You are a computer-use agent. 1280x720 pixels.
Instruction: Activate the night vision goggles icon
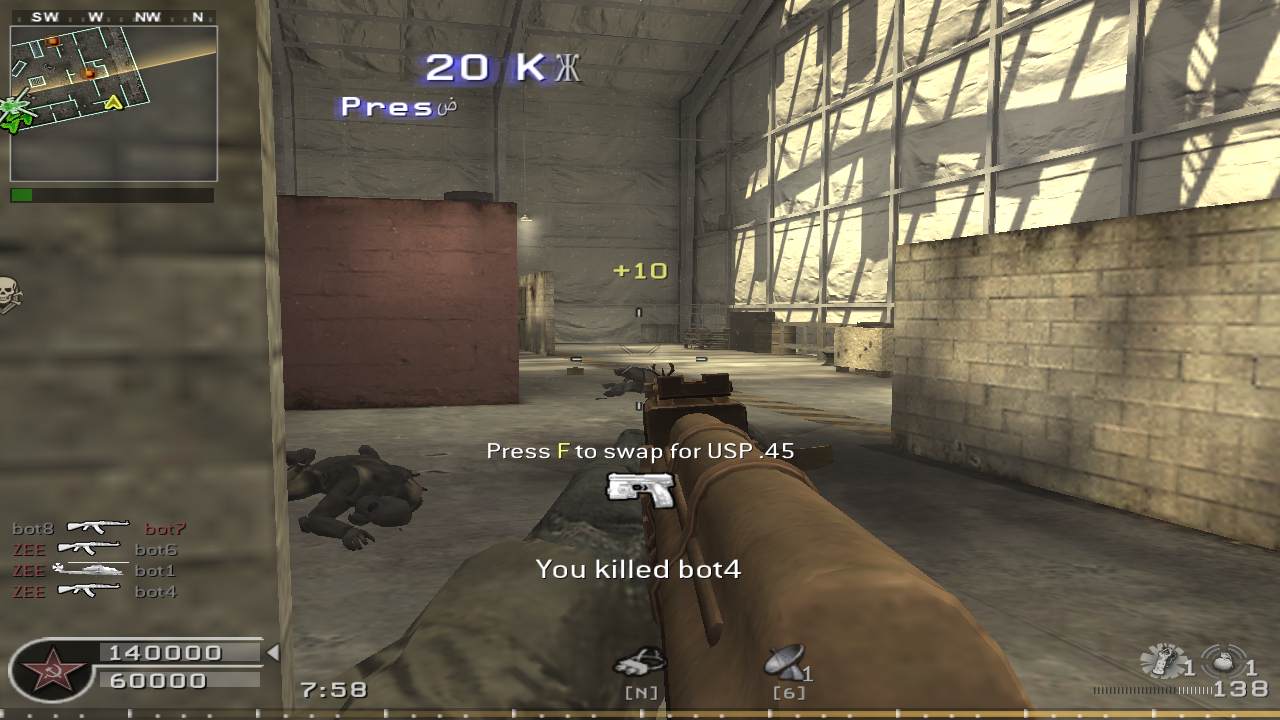[x=639, y=663]
